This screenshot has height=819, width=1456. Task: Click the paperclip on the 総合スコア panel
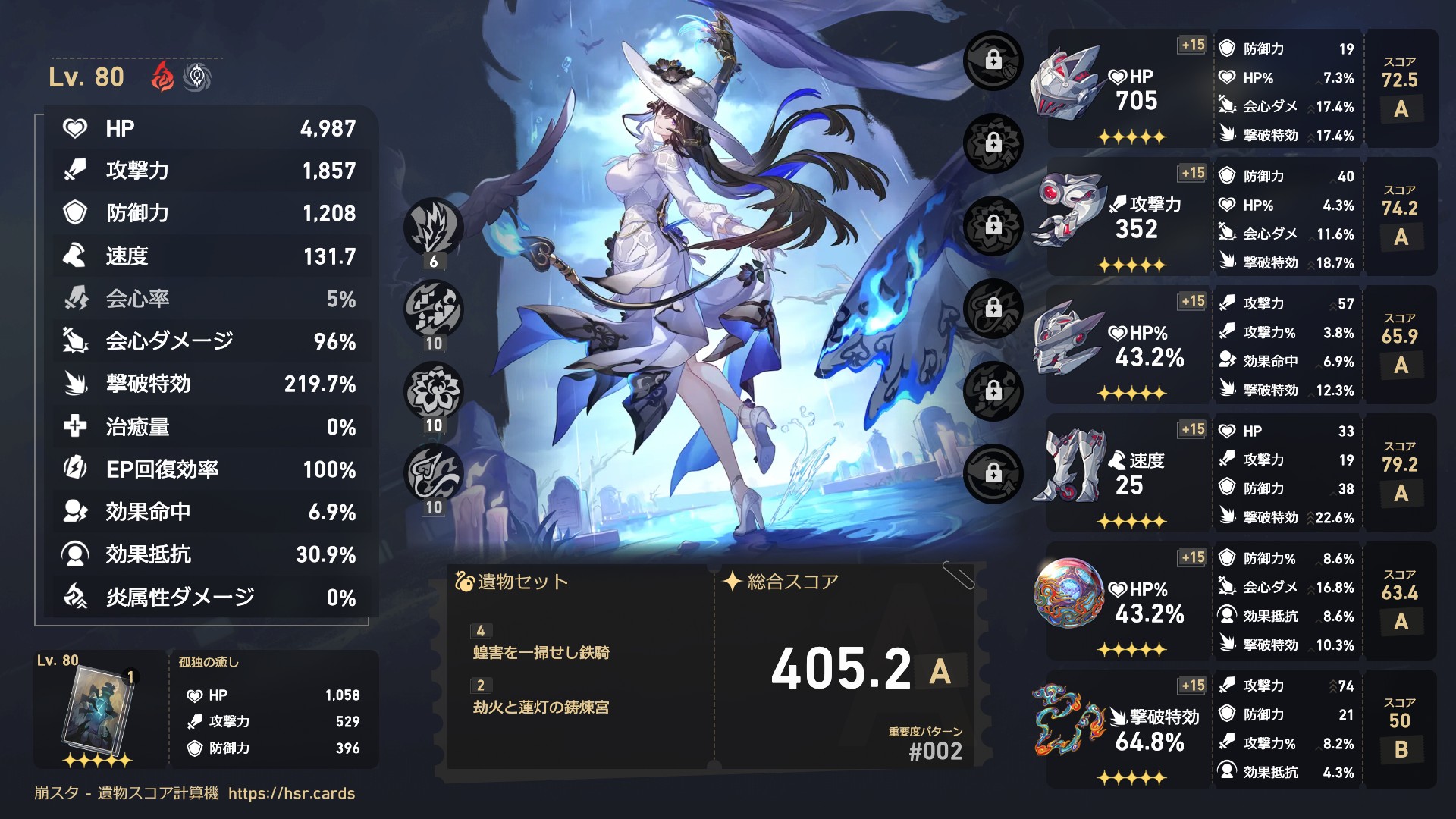(x=958, y=576)
